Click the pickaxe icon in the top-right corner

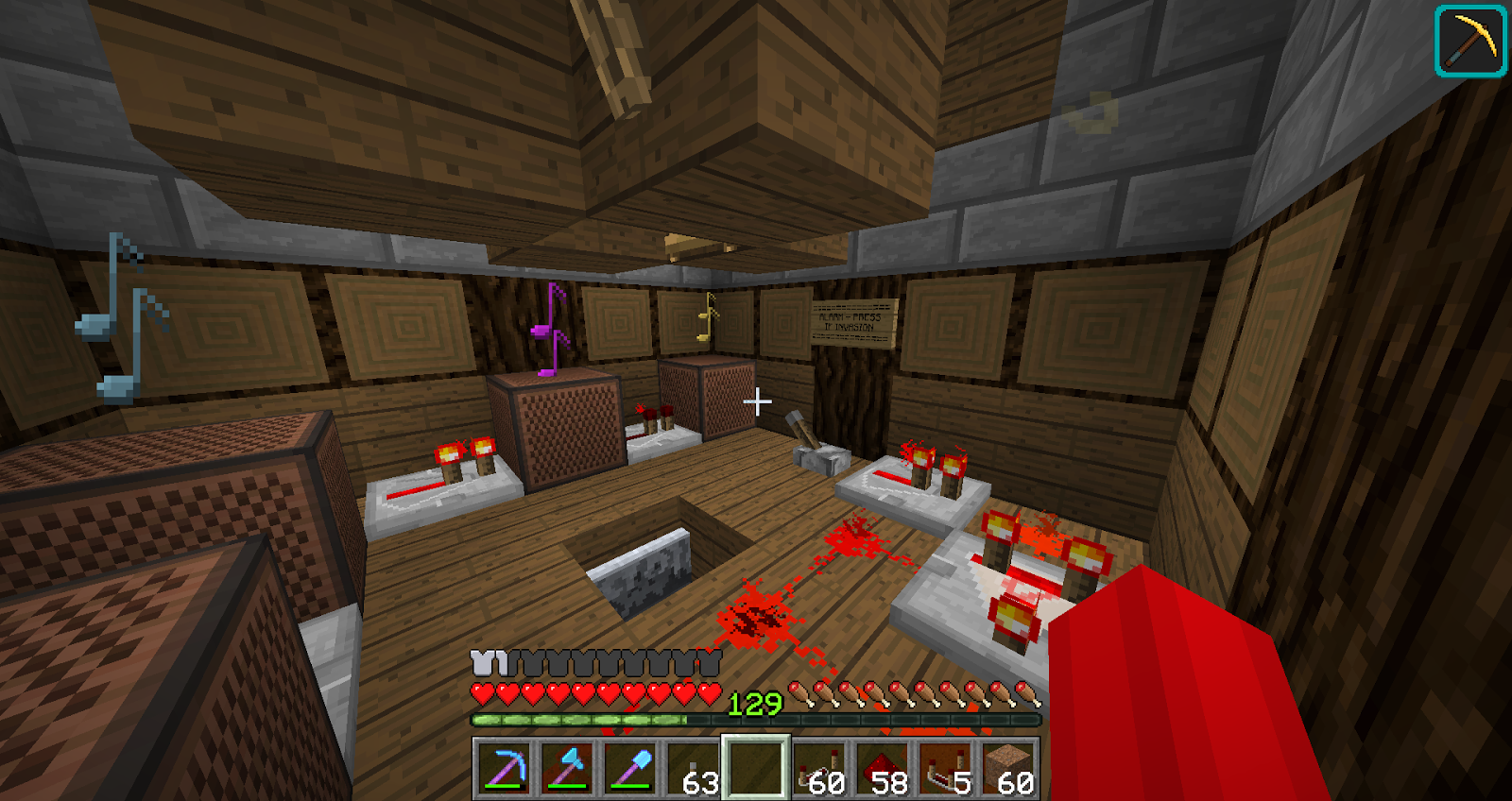1471,41
